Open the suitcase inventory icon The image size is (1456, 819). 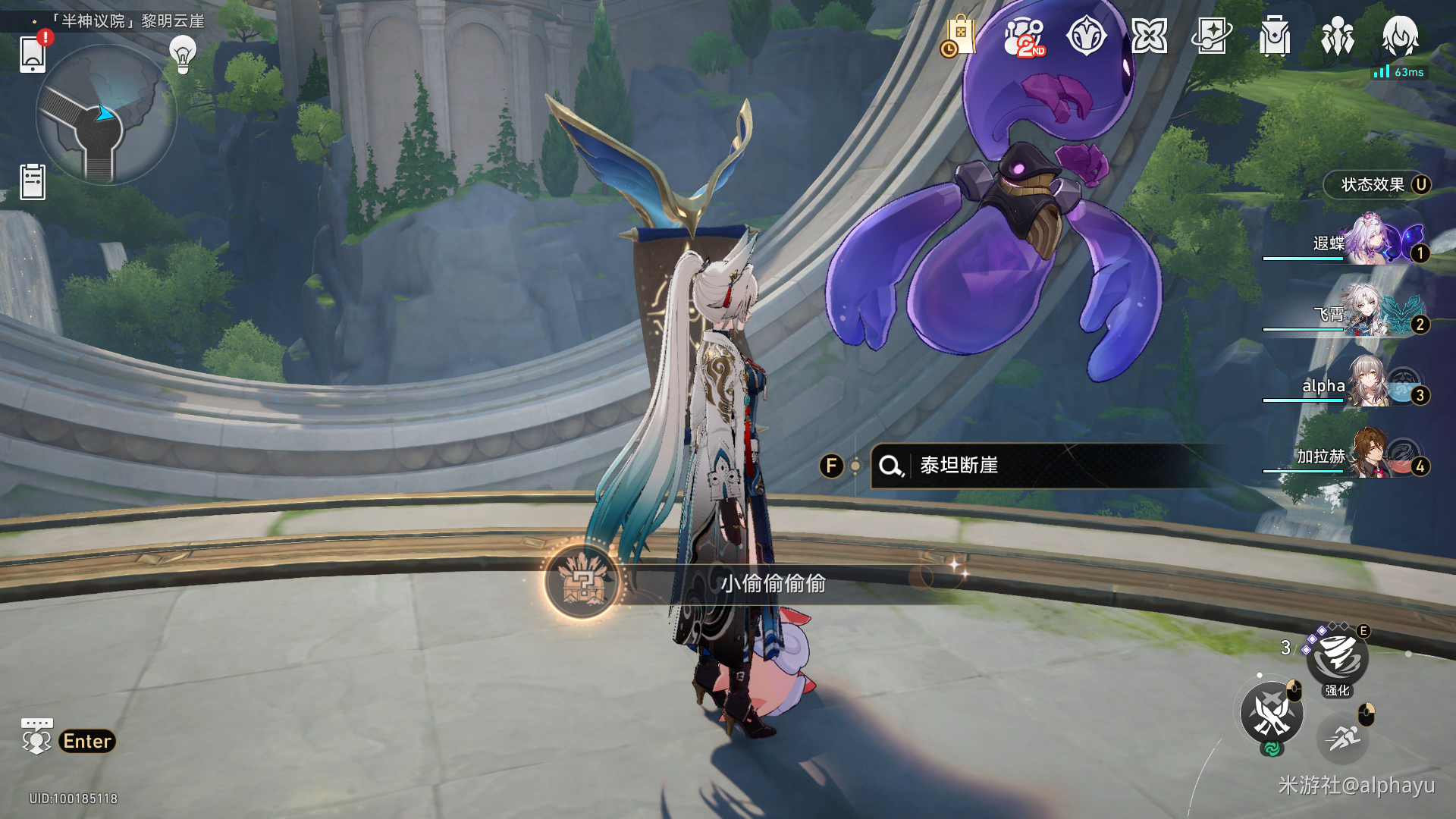(x=1275, y=36)
